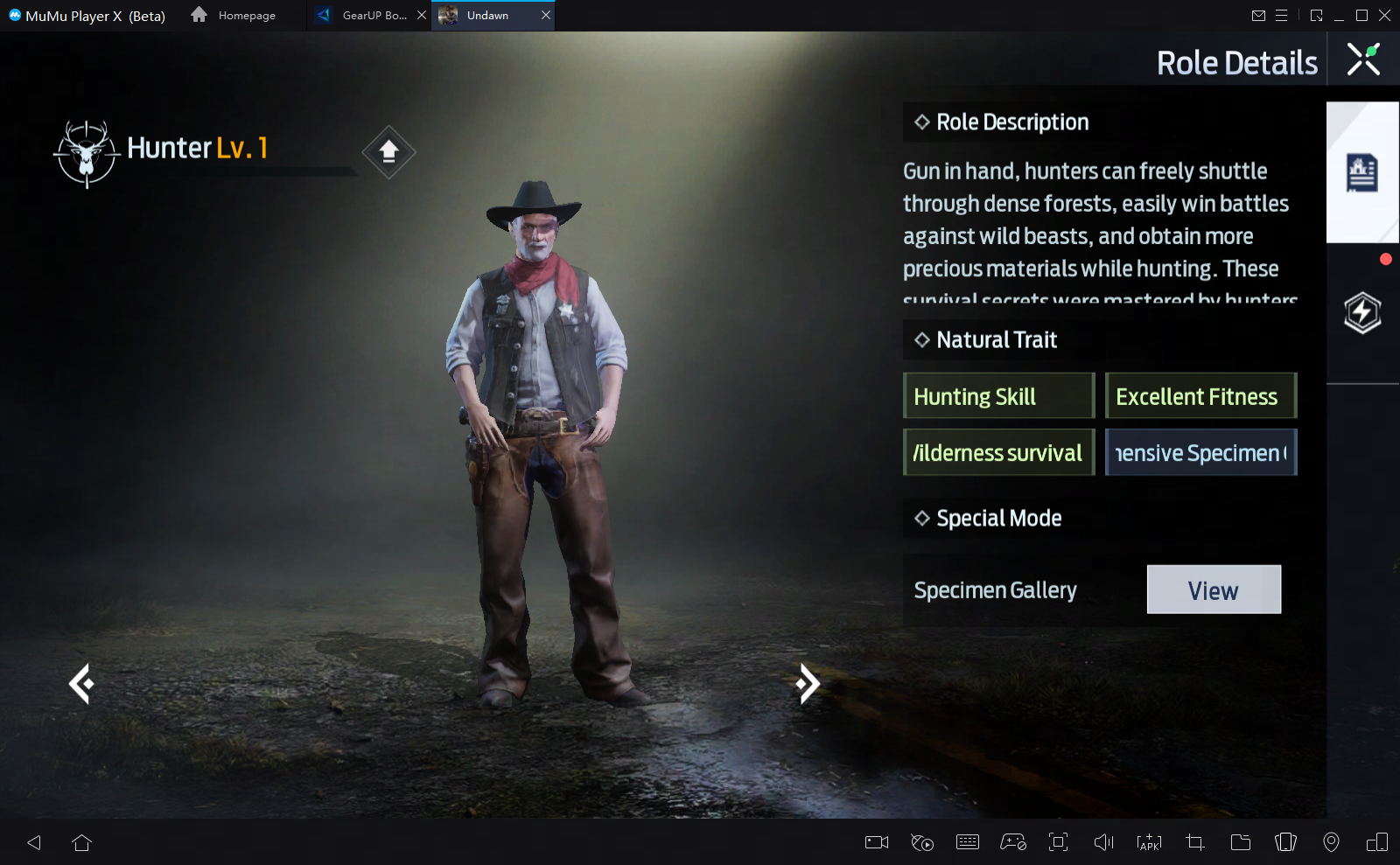Open the emulator keyboard mapping tool

click(968, 842)
